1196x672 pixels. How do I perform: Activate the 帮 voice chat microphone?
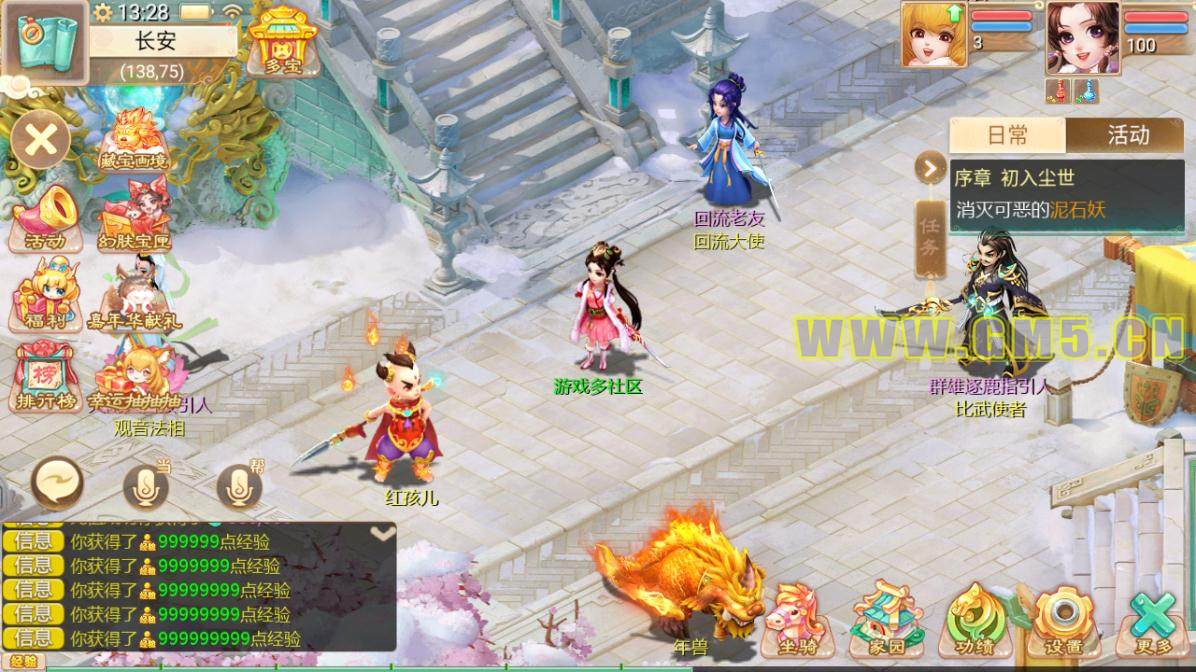(x=239, y=486)
